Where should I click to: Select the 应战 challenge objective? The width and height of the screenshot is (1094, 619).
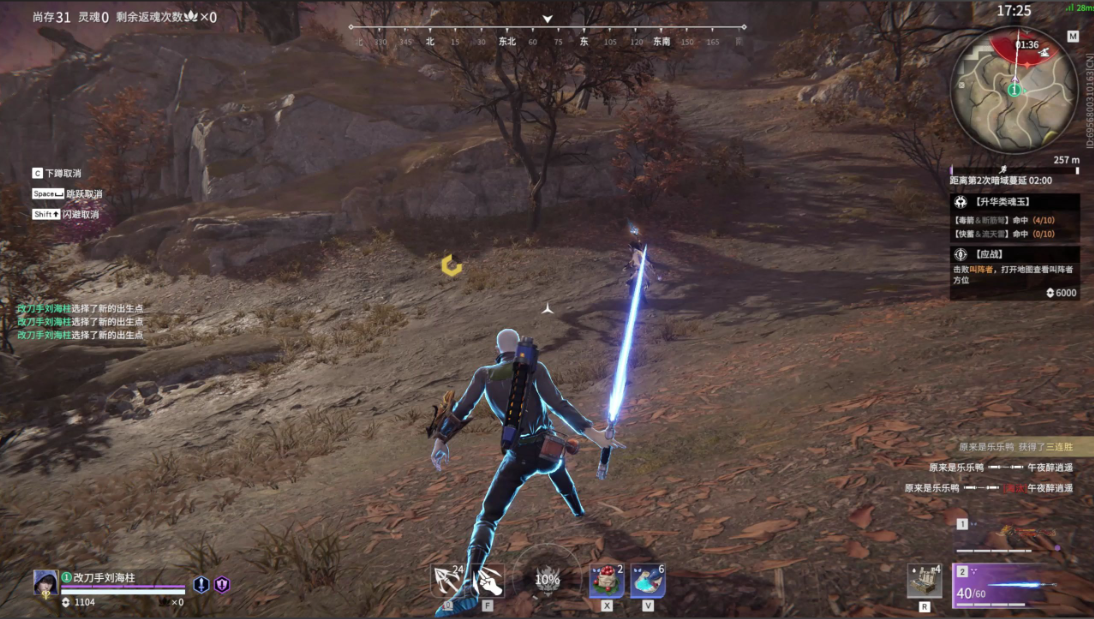(1014, 255)
